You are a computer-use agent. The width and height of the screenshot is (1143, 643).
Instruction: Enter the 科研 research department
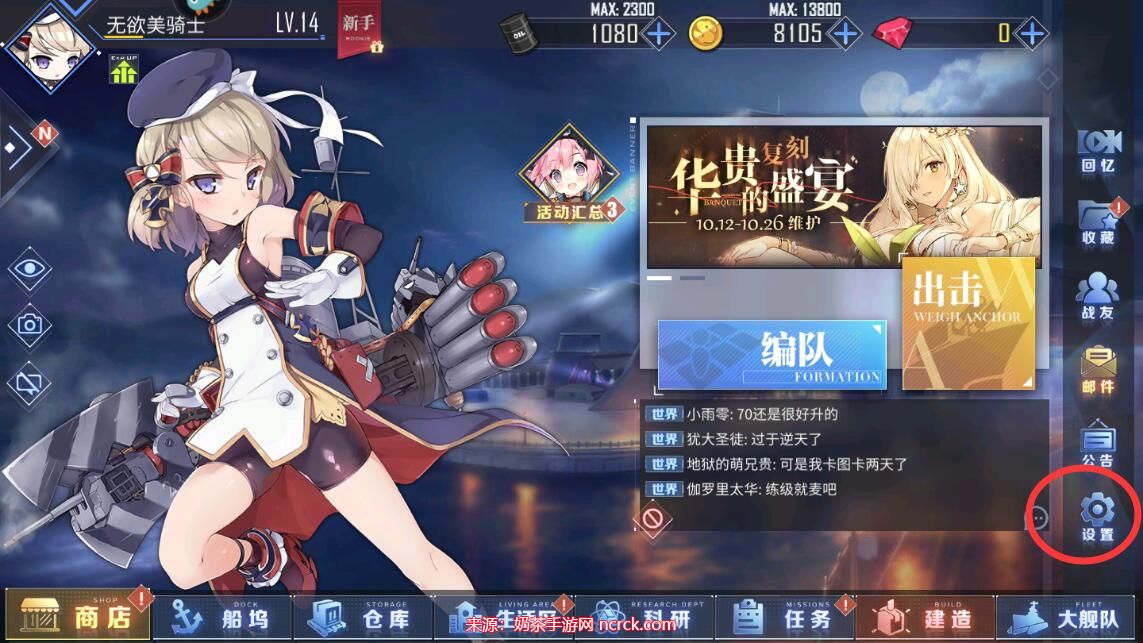coord(648,616)
